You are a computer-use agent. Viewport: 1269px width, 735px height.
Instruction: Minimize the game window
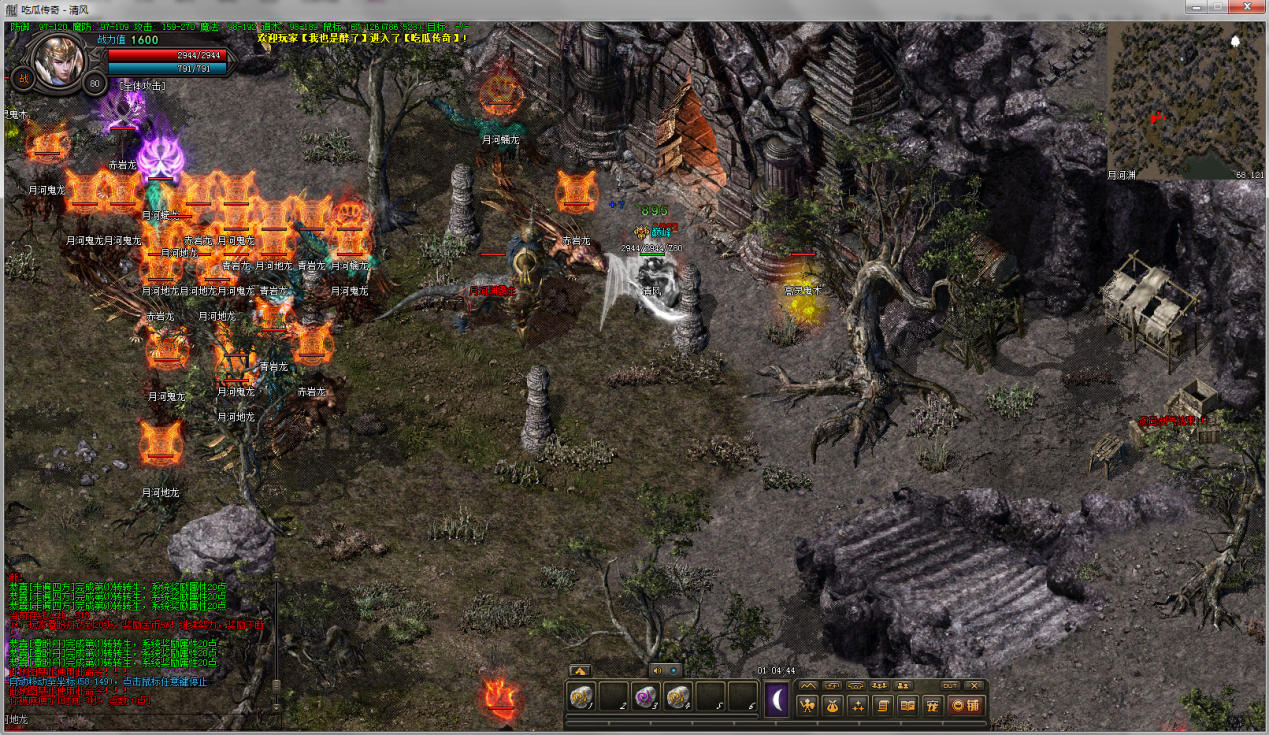[1193, 8]
